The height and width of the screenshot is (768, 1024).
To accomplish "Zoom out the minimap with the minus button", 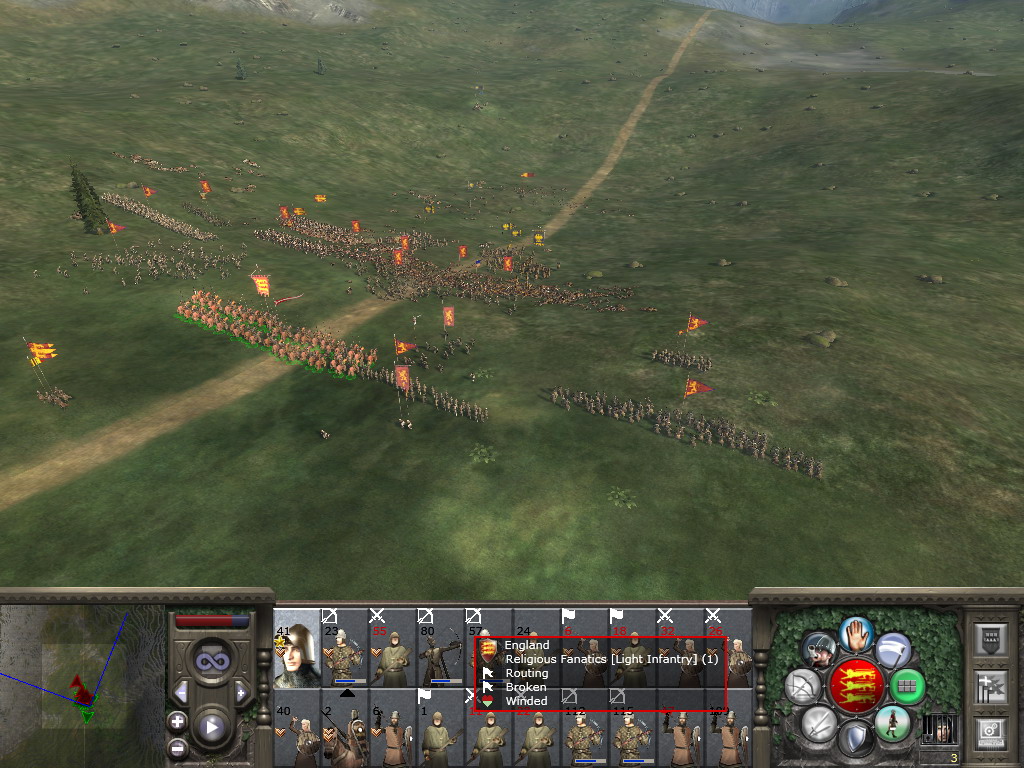I will [x=177, y=747].
